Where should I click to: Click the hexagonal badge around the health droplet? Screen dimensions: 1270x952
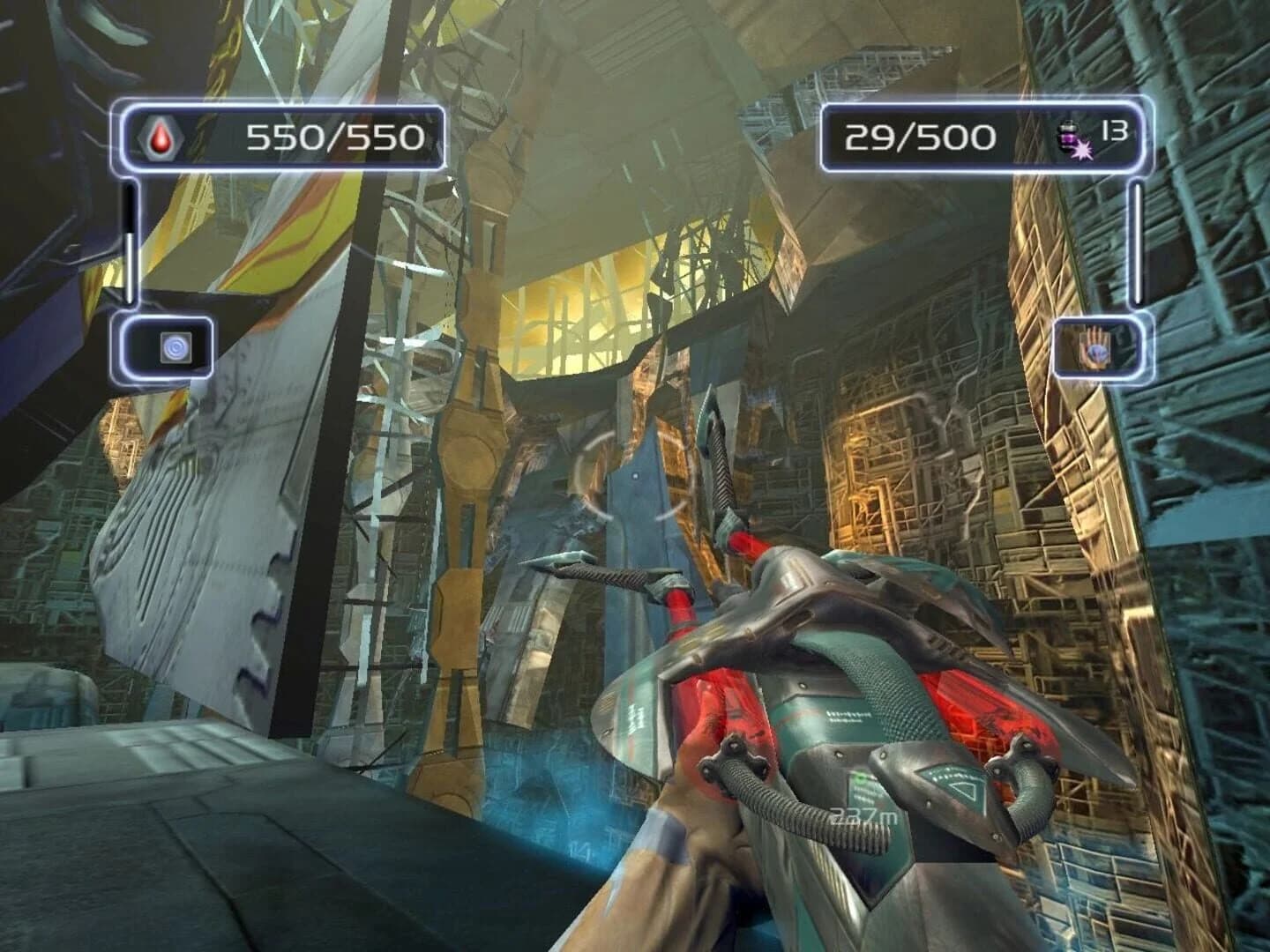(x=161, y=138)
